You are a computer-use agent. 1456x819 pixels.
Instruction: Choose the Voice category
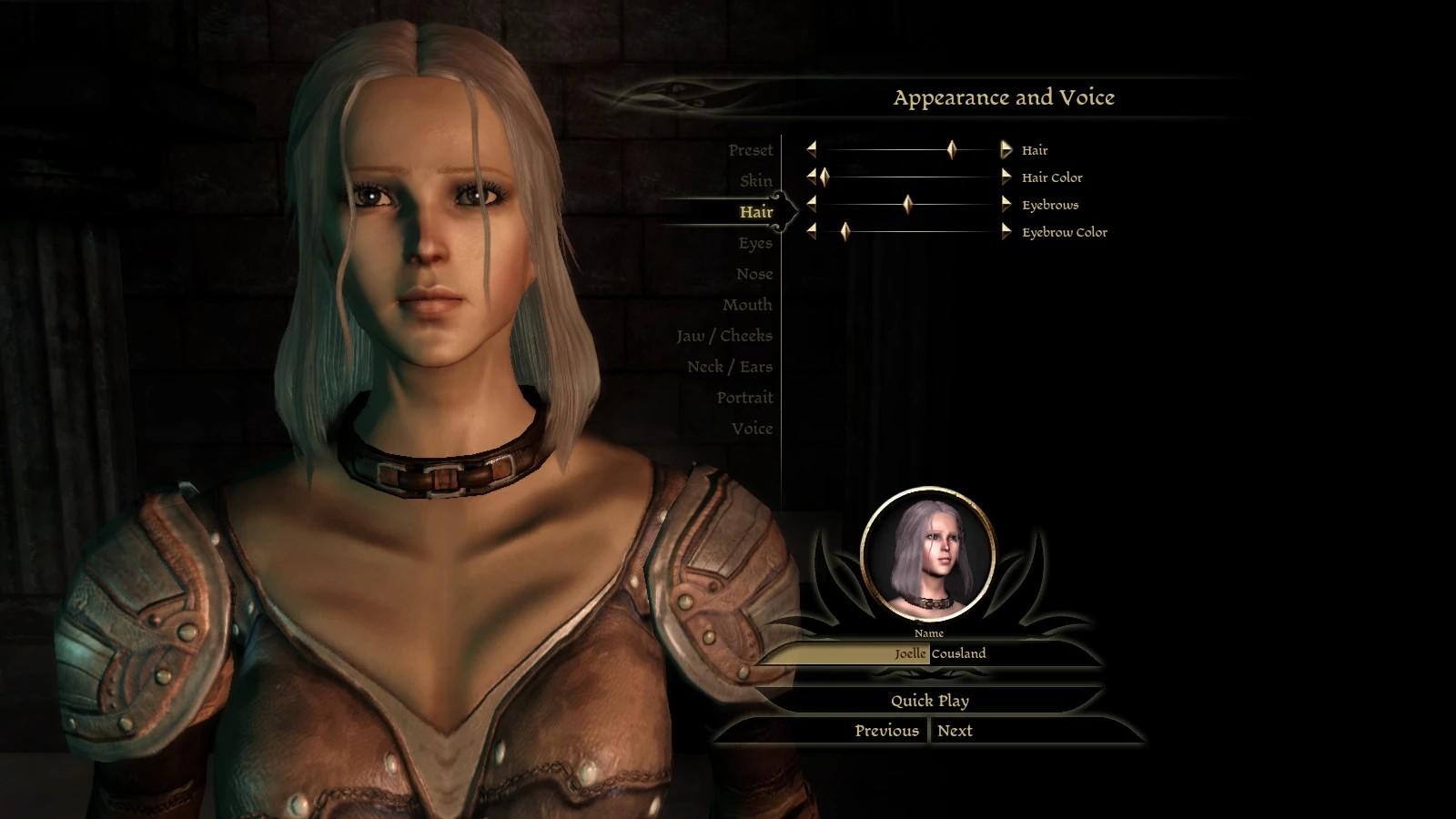pos(752,429)
